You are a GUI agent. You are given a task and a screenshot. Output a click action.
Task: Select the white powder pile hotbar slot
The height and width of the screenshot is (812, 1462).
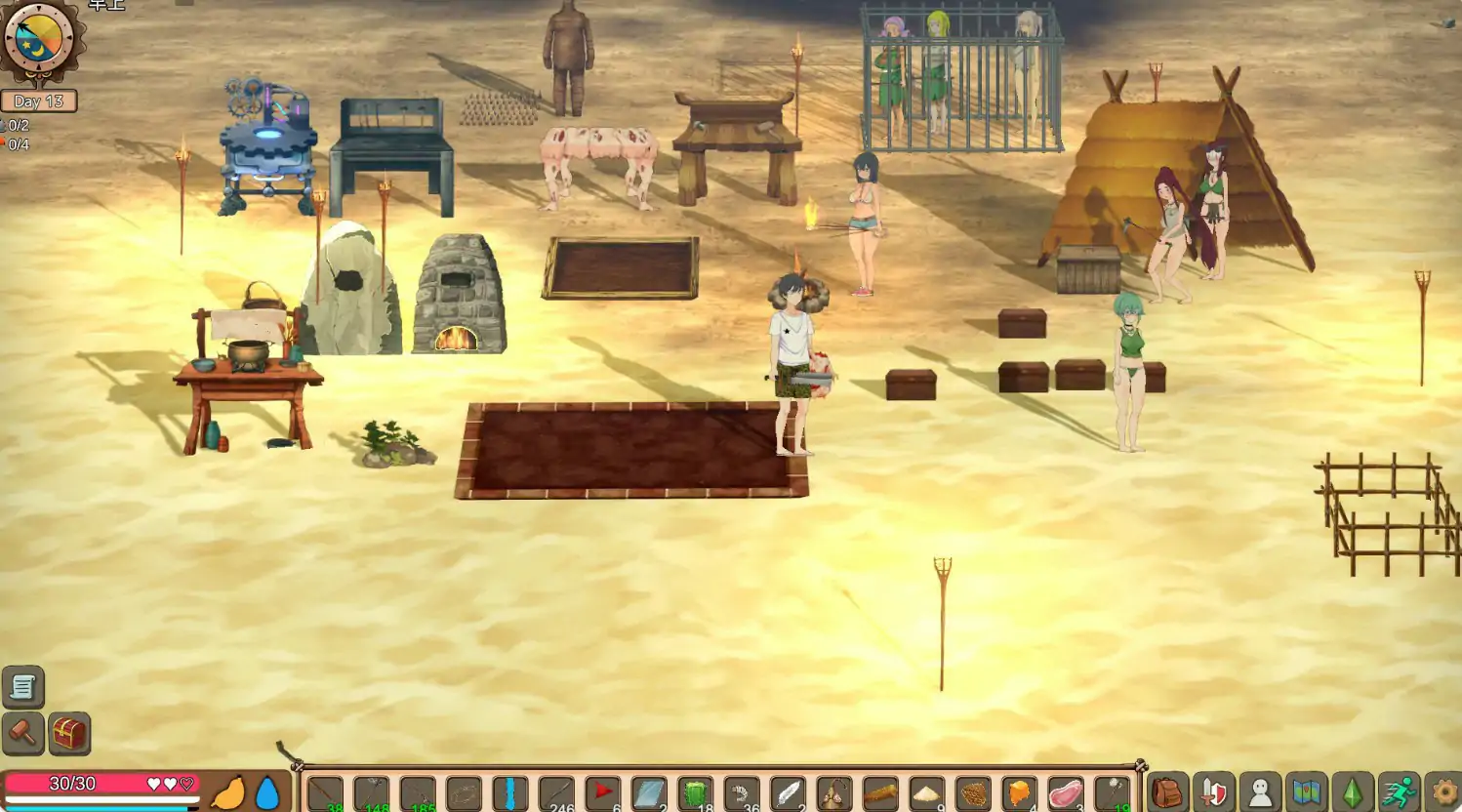coord(926,792)
